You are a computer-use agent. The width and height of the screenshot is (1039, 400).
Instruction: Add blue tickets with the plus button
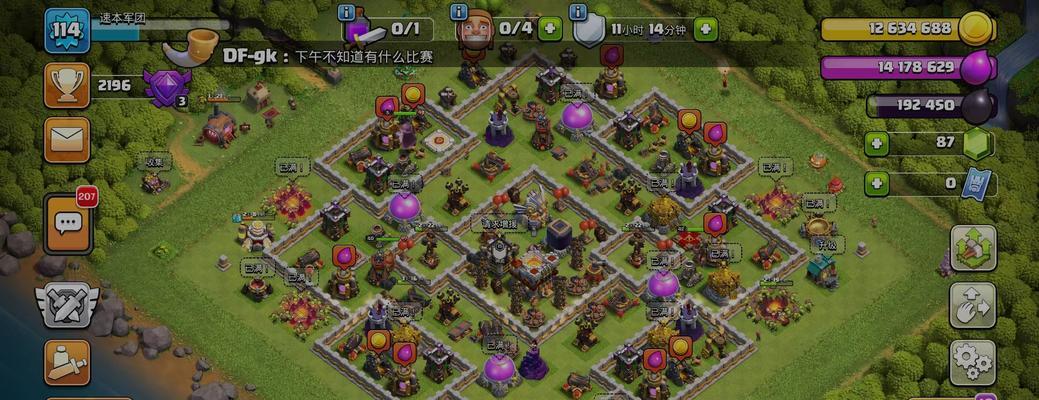coord(877,184)
